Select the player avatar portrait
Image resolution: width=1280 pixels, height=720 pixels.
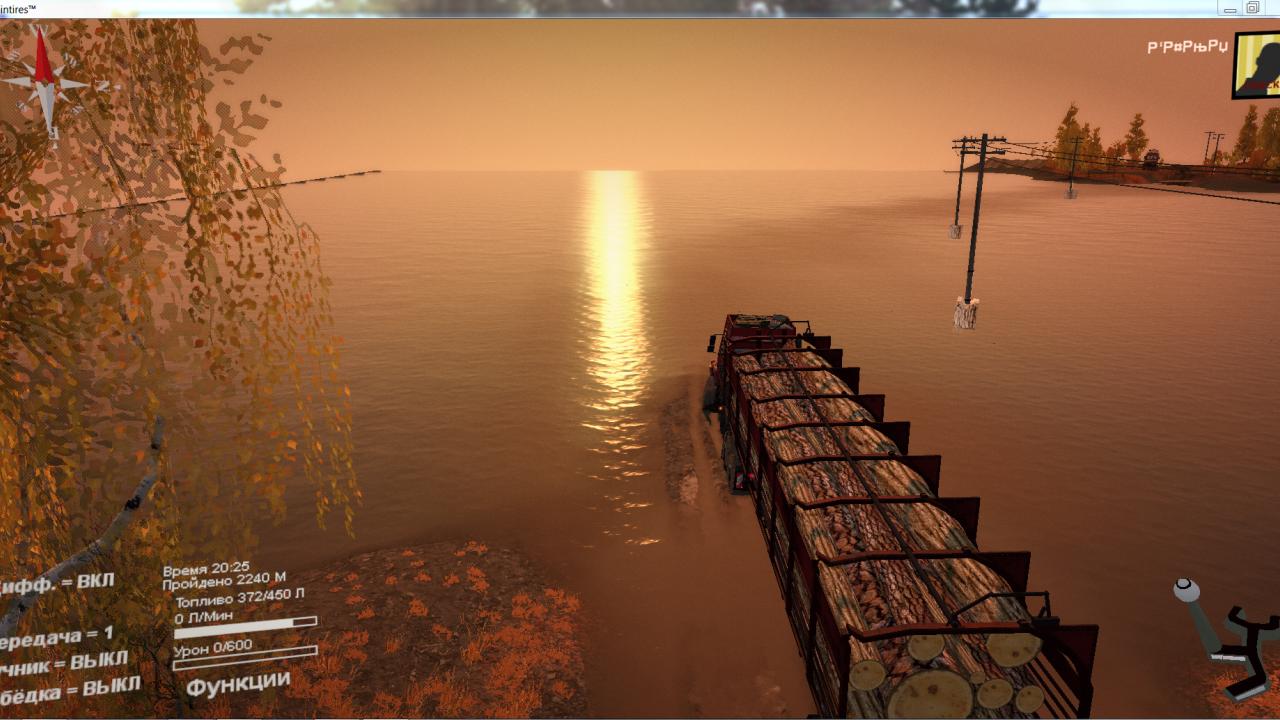pos(1257,66)
